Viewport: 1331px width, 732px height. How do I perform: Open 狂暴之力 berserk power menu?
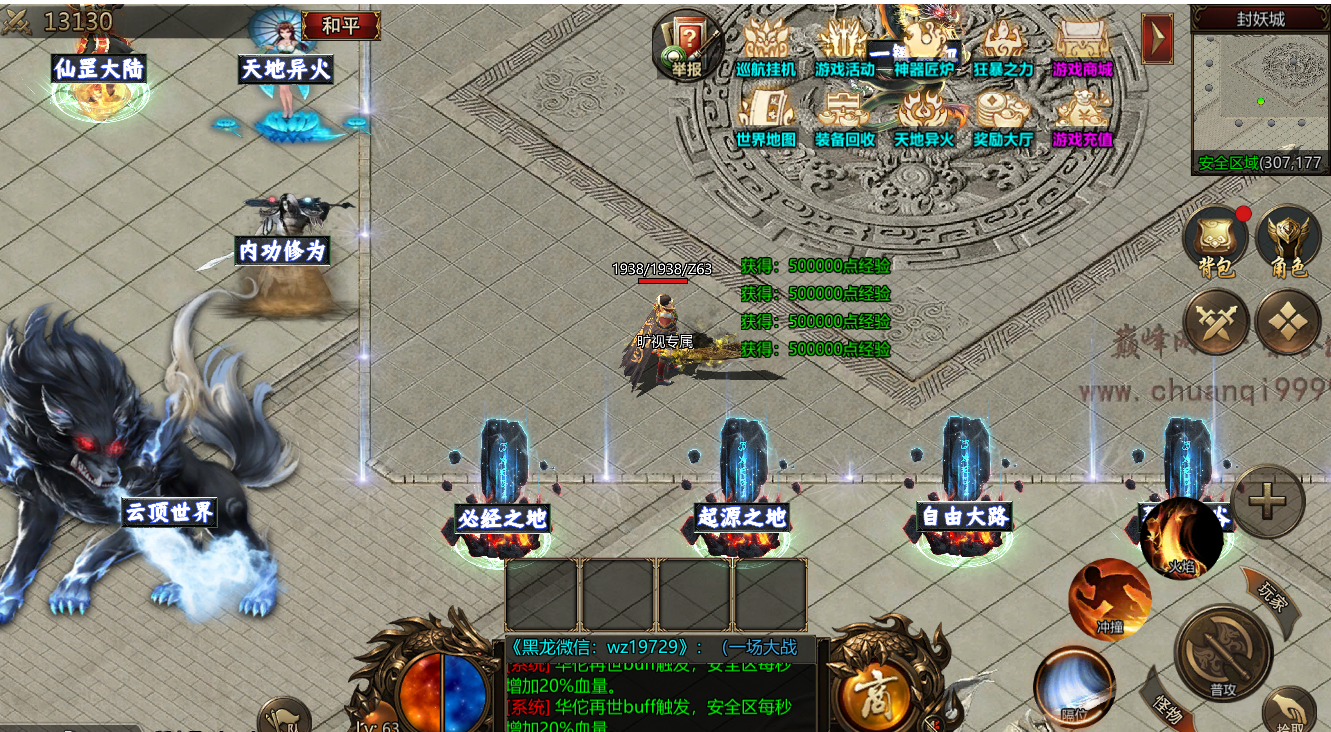click(x=1003, y=49)
